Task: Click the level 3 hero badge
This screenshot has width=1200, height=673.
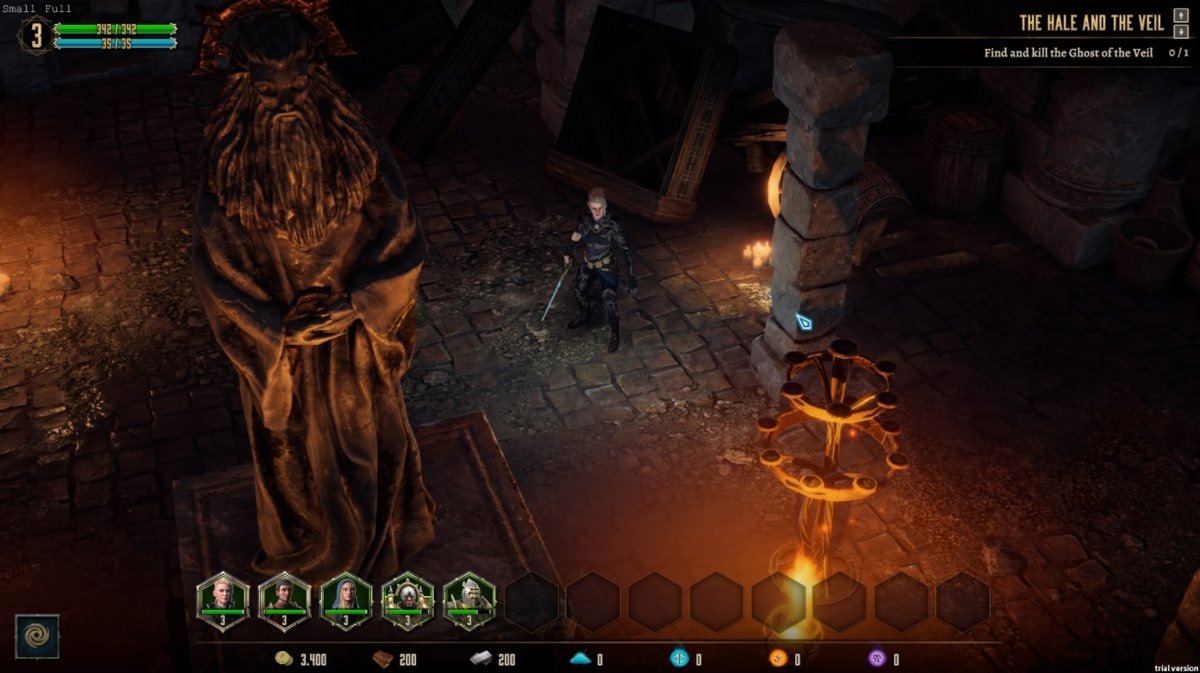Action: (36, 35)
